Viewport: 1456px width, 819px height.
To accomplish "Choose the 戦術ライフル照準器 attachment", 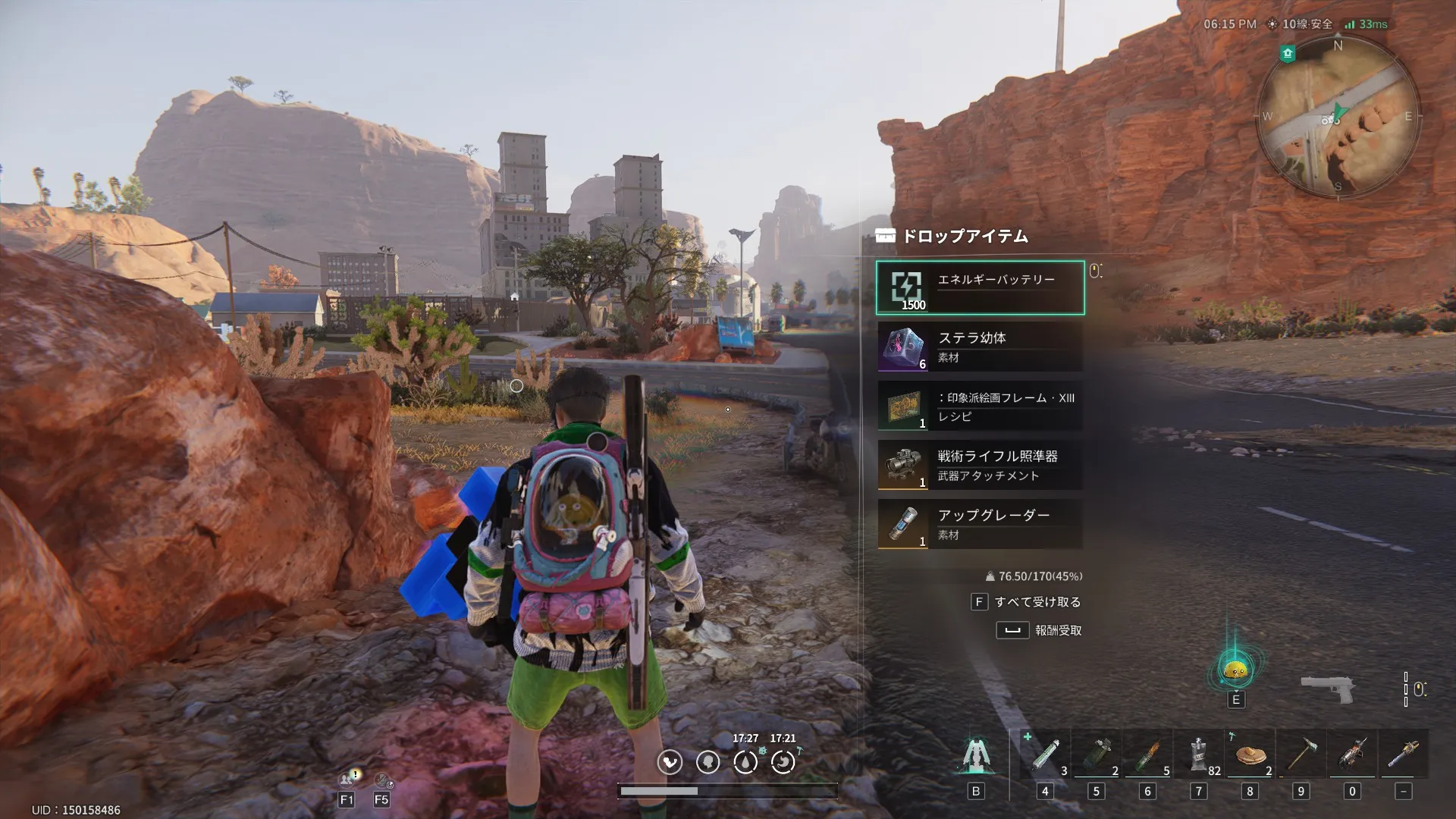I will pos(980,465).
